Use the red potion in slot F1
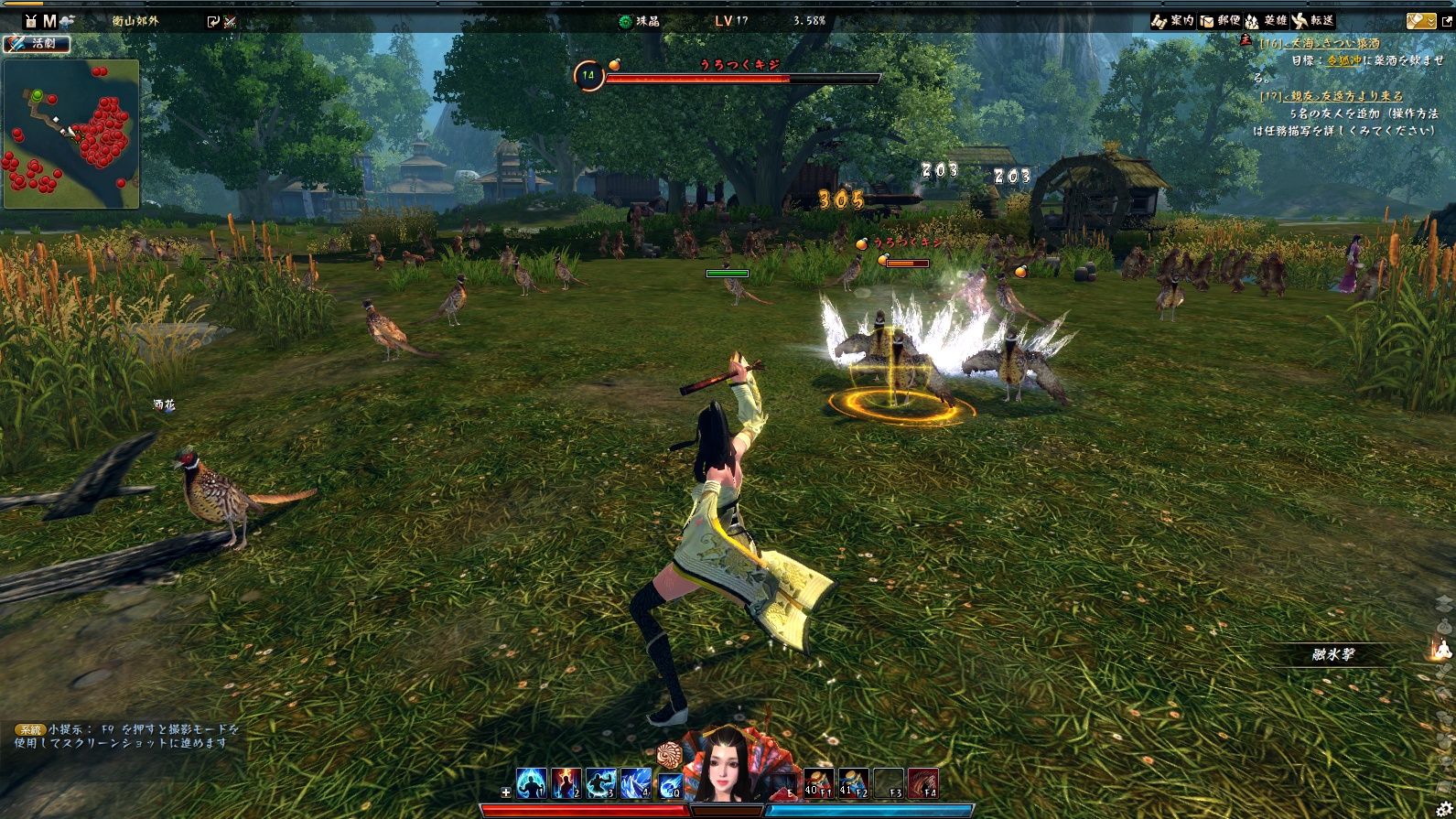 (818, 783)
